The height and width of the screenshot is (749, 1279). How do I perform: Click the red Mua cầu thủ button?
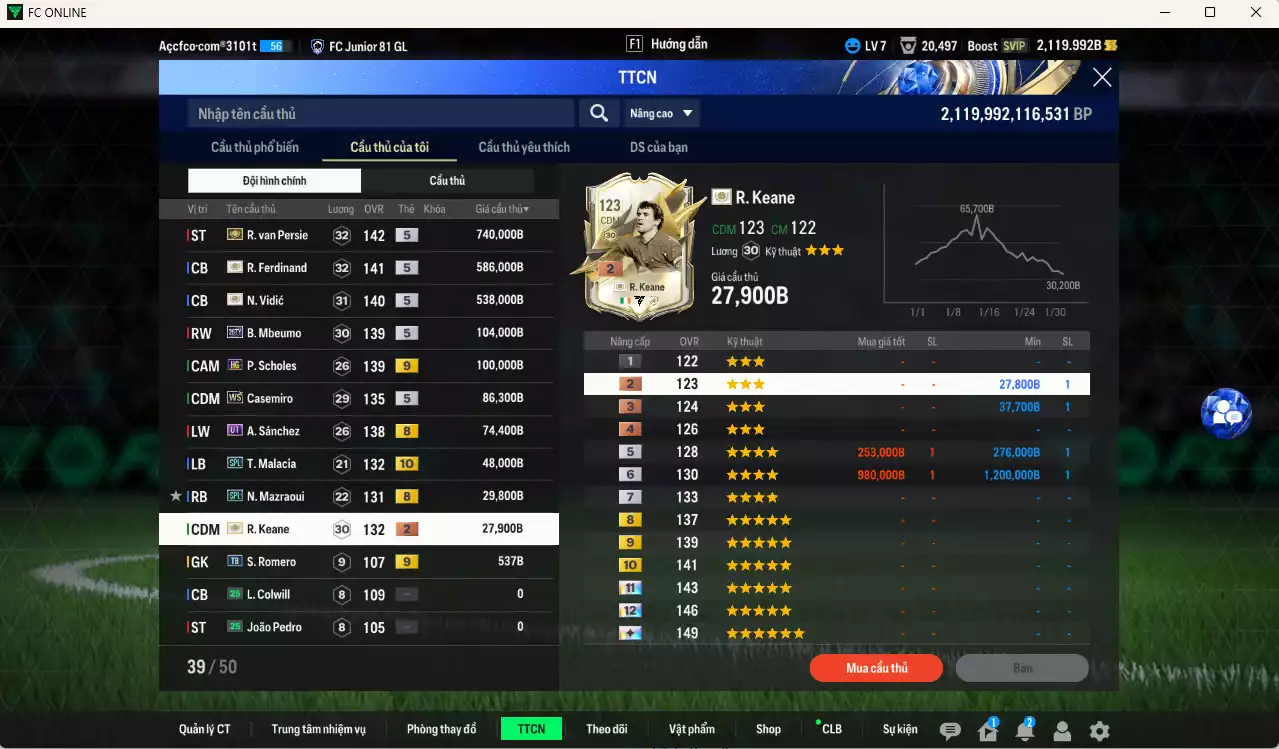tap(876, 668)
